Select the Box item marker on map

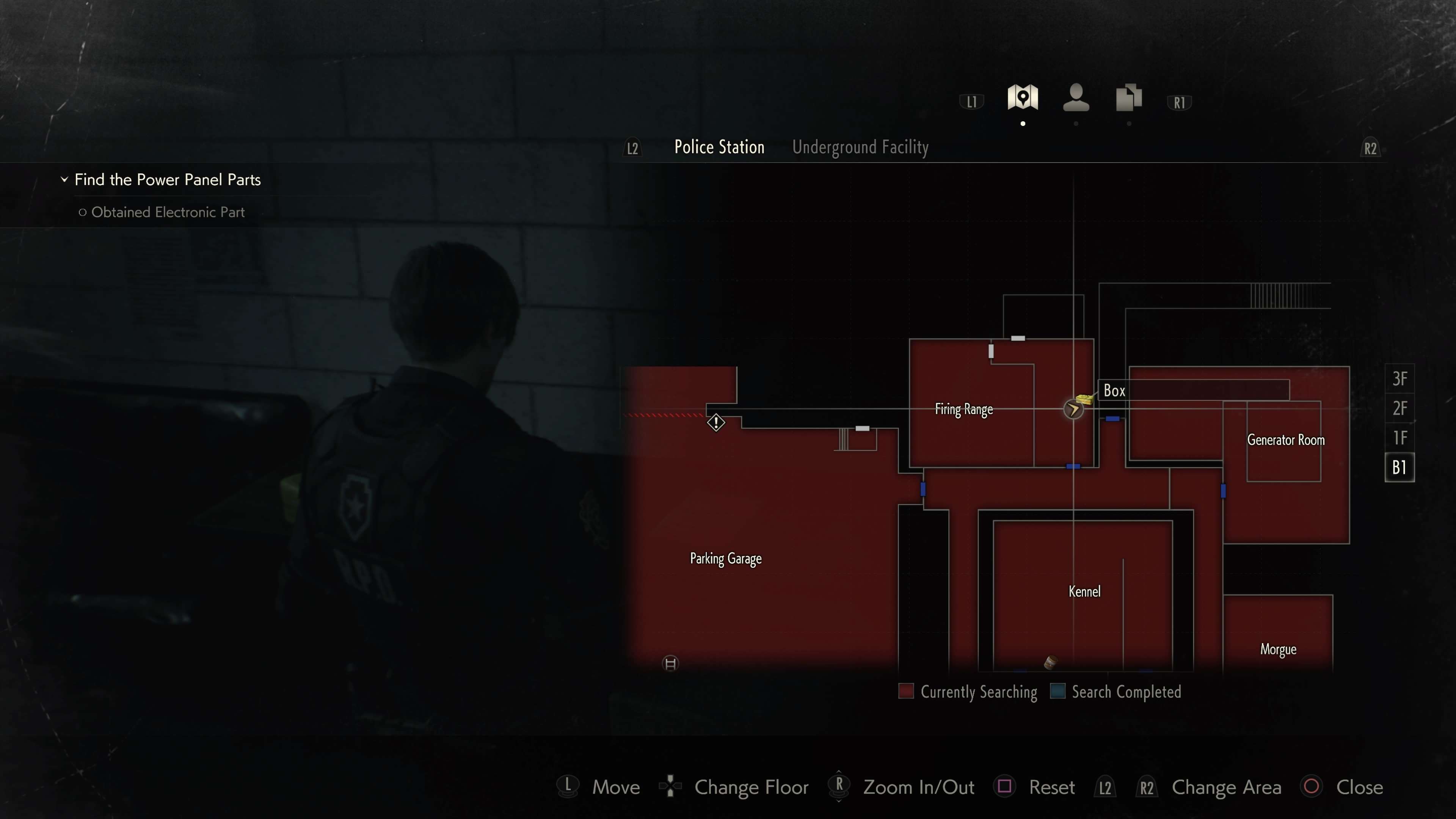click(1084, 399)
